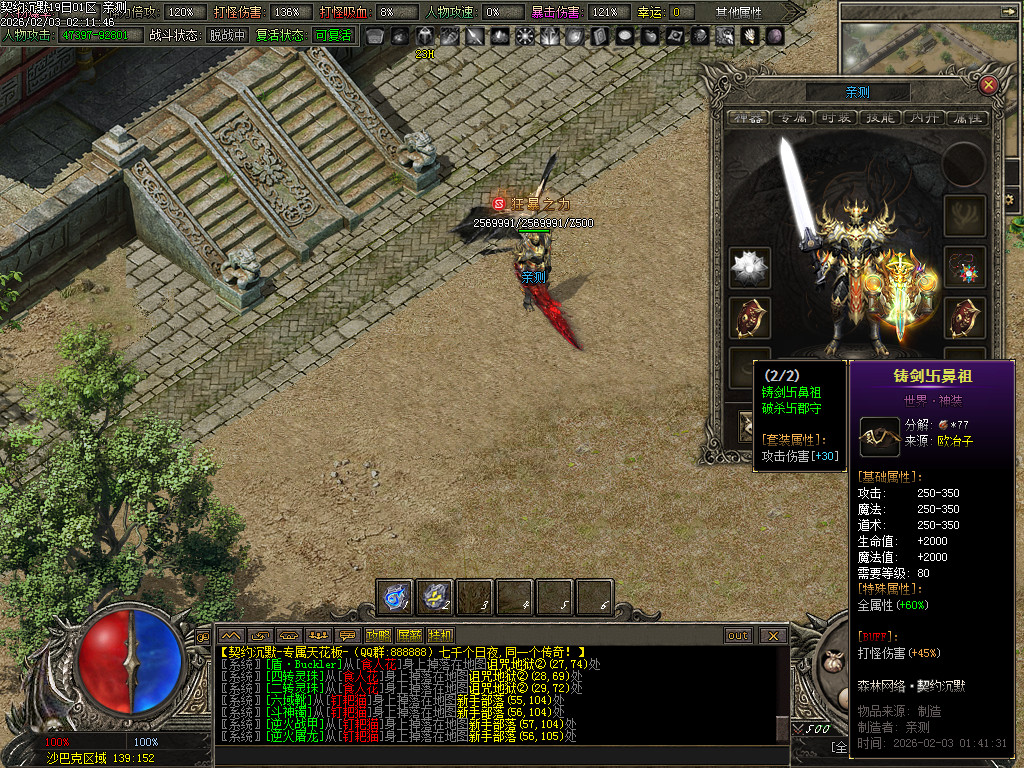Screen dimensions: 1024x768
Task: Open the 攻略 guide button
Action: pos(378,635)
